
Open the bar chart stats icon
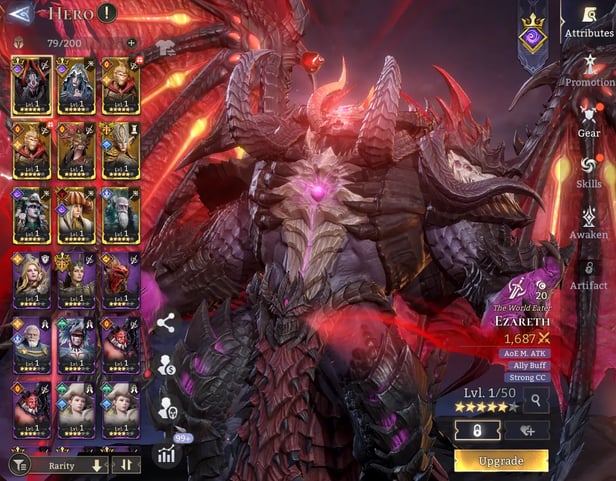(165, 454)
